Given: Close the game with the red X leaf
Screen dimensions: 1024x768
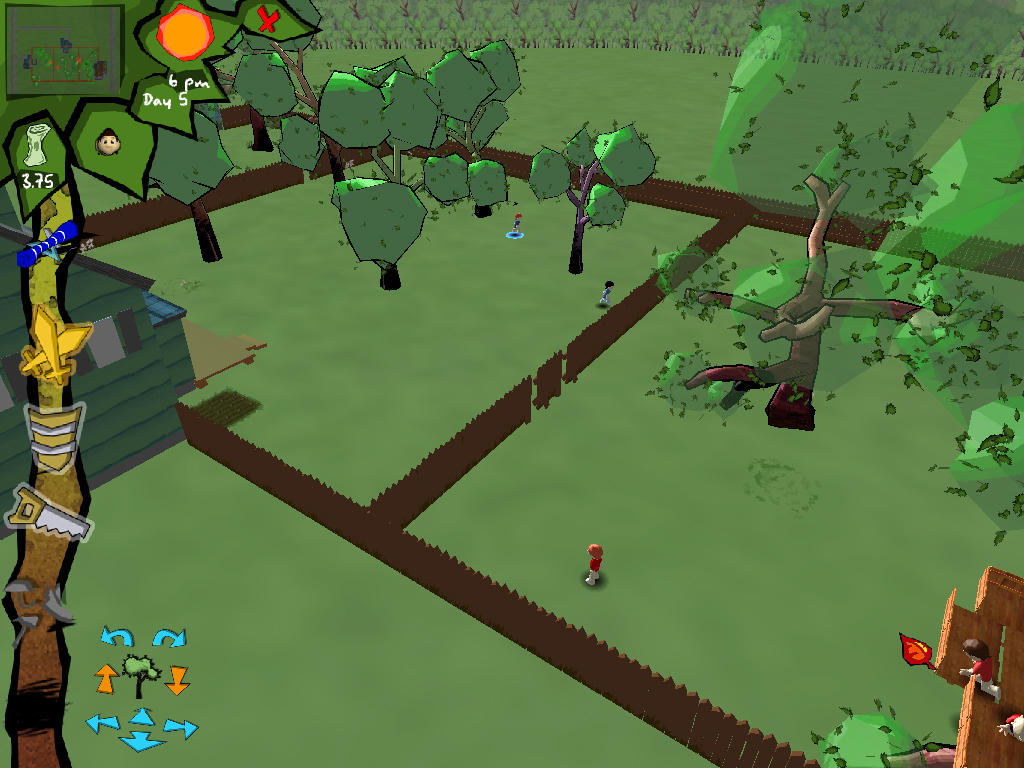Looking at the screenshot, I should click(267, 19).
